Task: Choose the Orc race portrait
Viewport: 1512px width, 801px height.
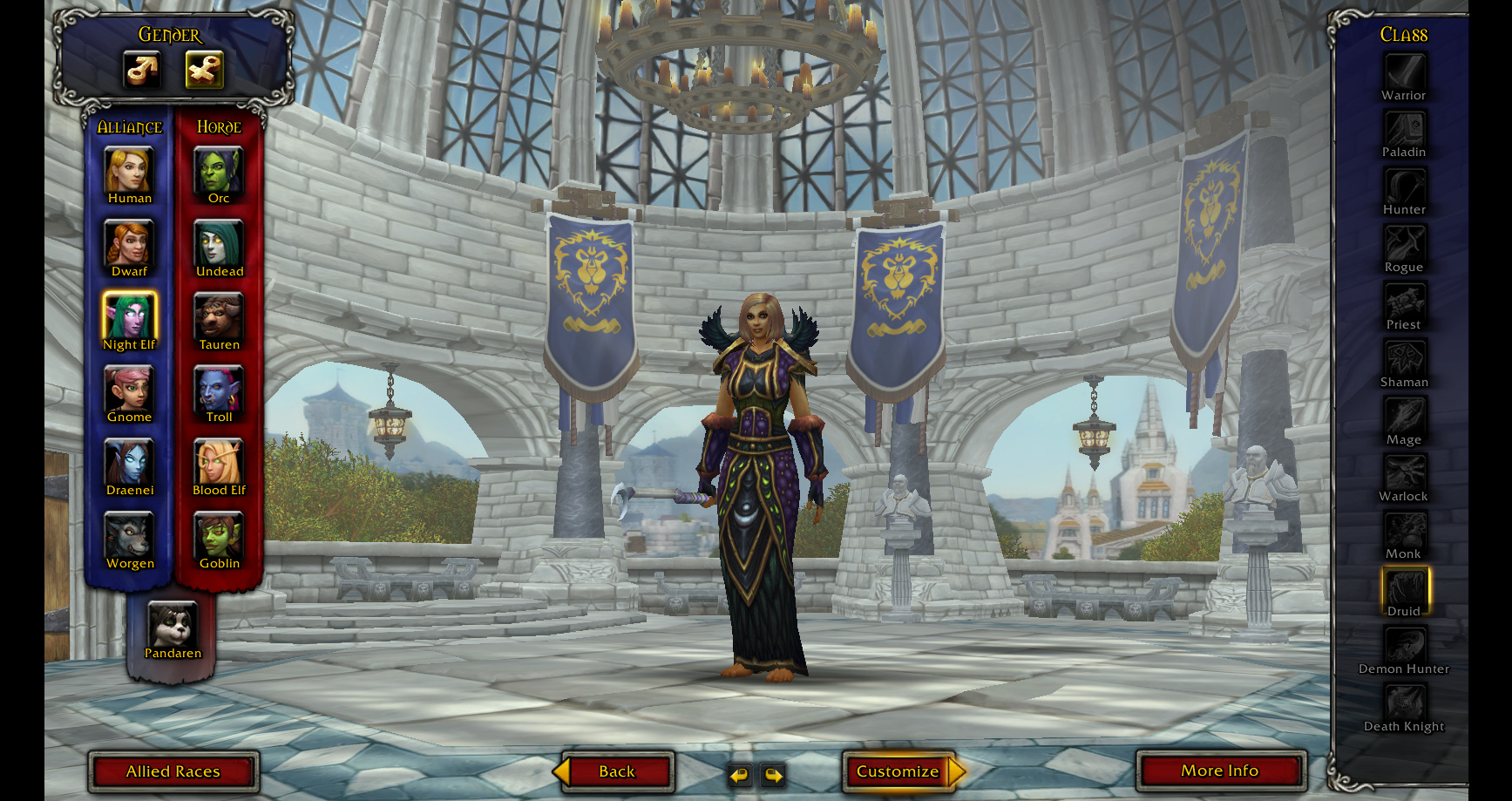Action: click(x=219, y=169)
